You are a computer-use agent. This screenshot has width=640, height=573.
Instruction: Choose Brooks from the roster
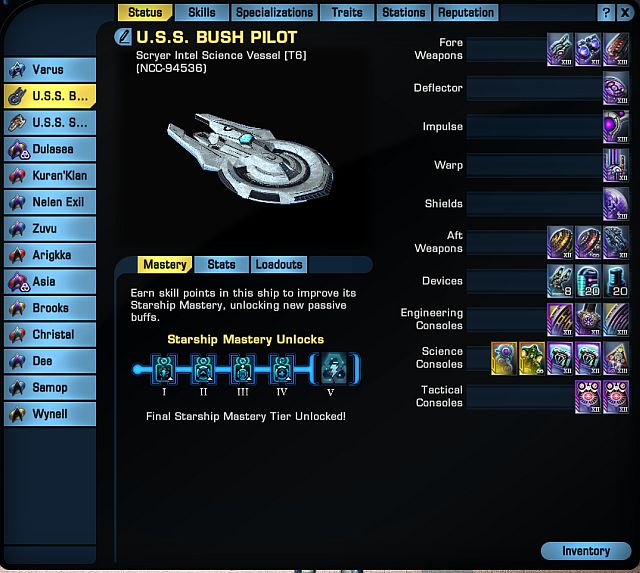click(x=50, y=308)
